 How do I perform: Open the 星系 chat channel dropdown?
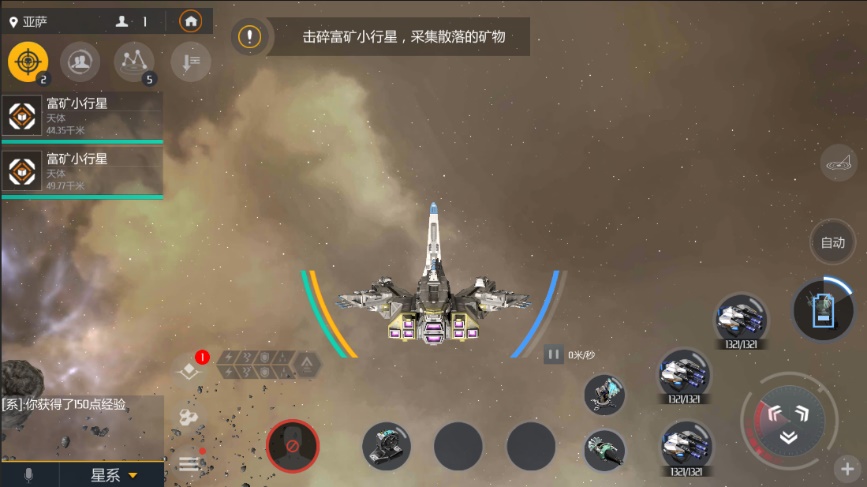point(113,475)
